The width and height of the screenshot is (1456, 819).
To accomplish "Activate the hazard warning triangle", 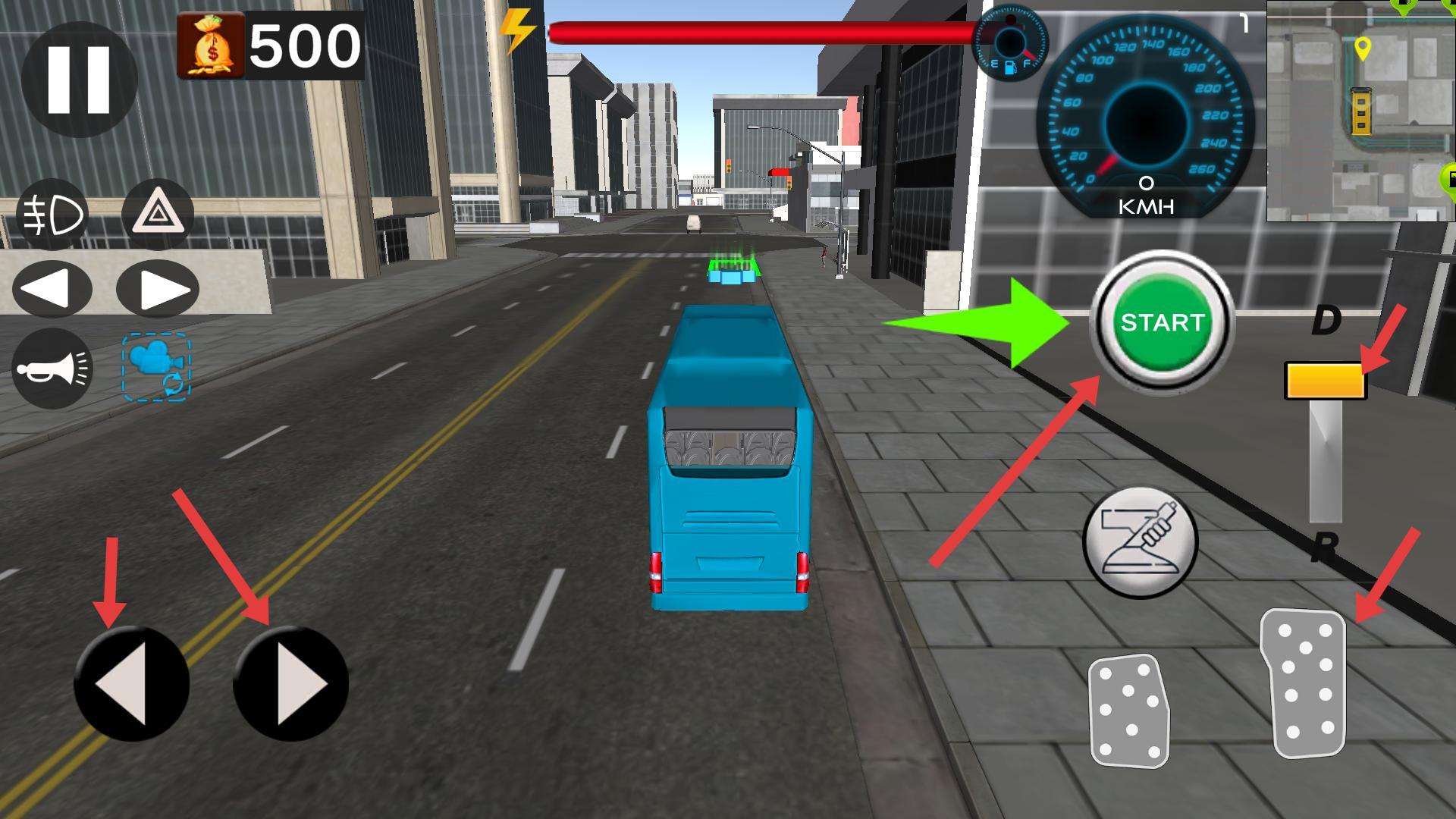I will tap(158, 215).
